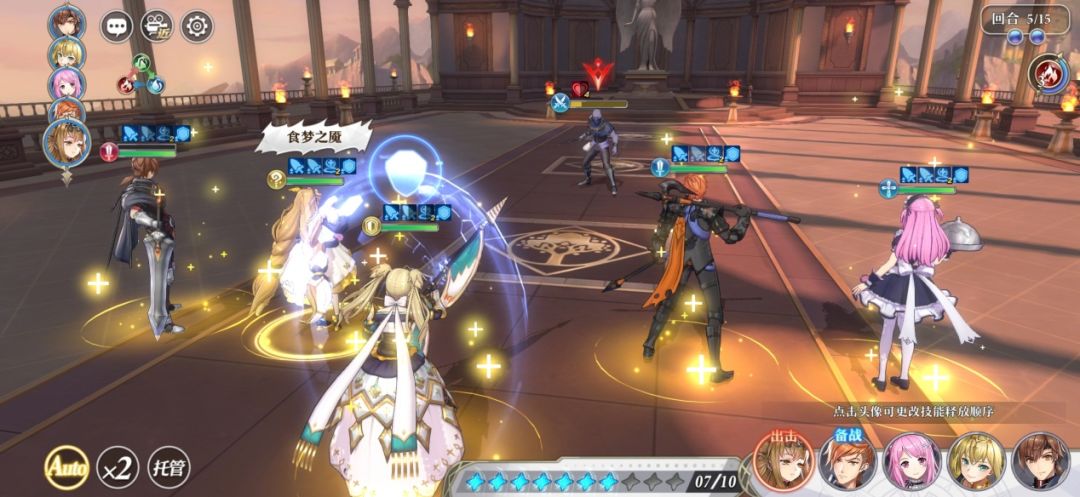Pick the blonde green-eyed portrait in skill order
This screenshot has height=497, width=1080.
click(x=976, y=461)
